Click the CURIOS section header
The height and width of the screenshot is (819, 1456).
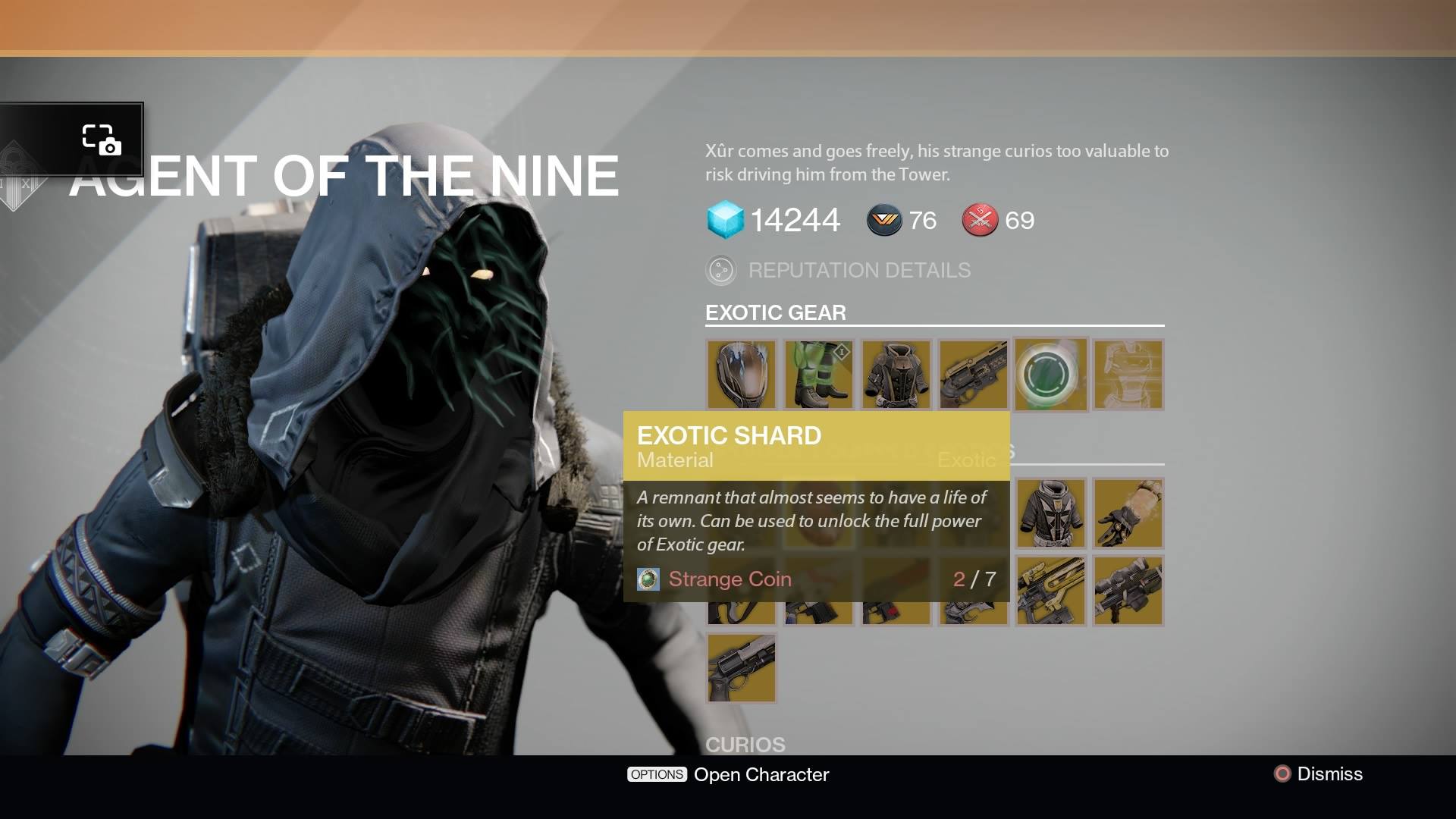[x=747, y=745]
